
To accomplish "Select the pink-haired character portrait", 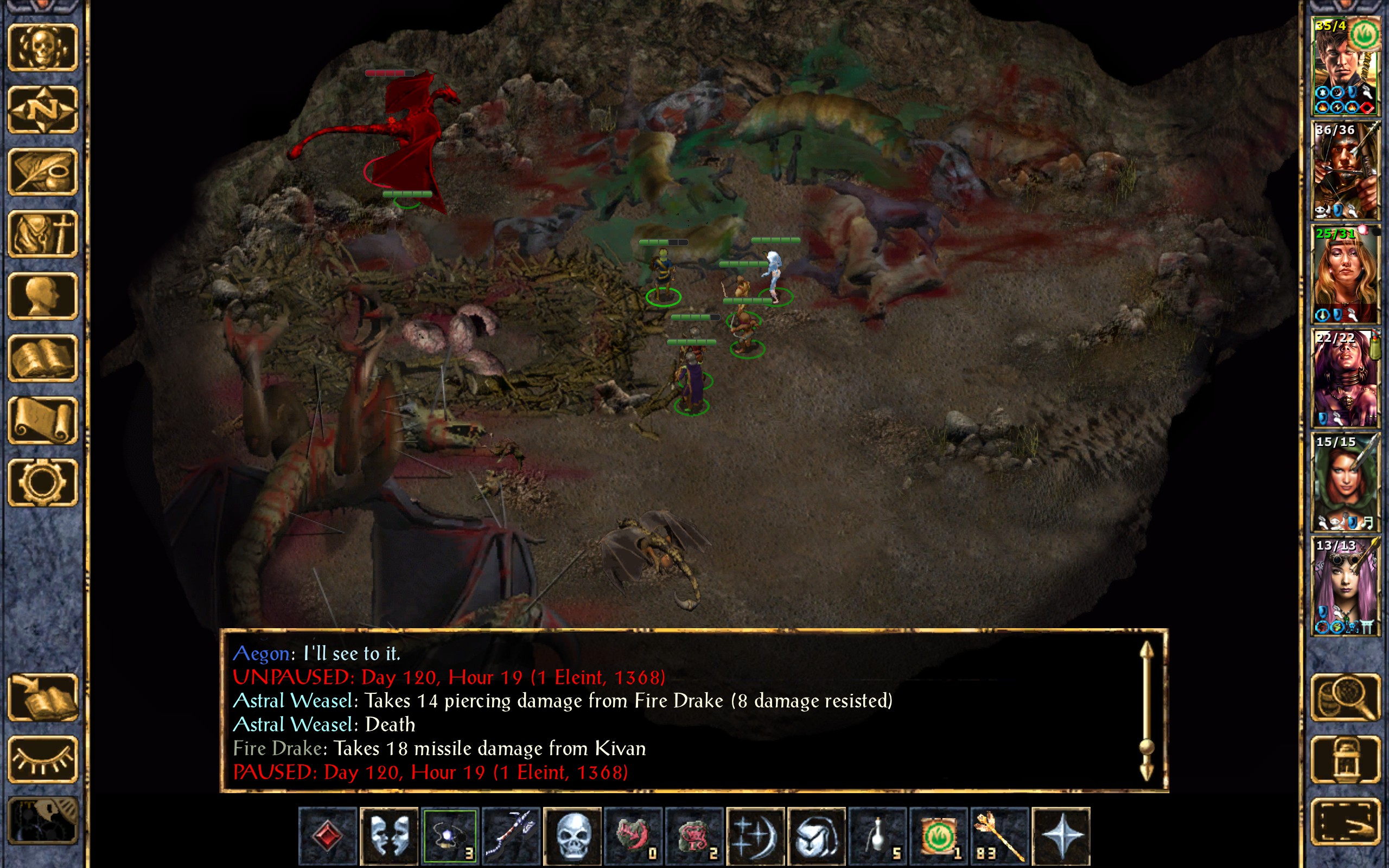I will [1345, 586].
